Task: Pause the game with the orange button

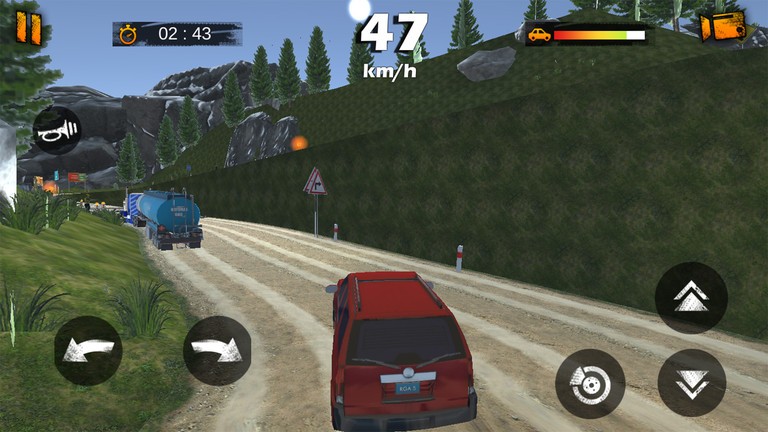Action: tap(29, 28)
